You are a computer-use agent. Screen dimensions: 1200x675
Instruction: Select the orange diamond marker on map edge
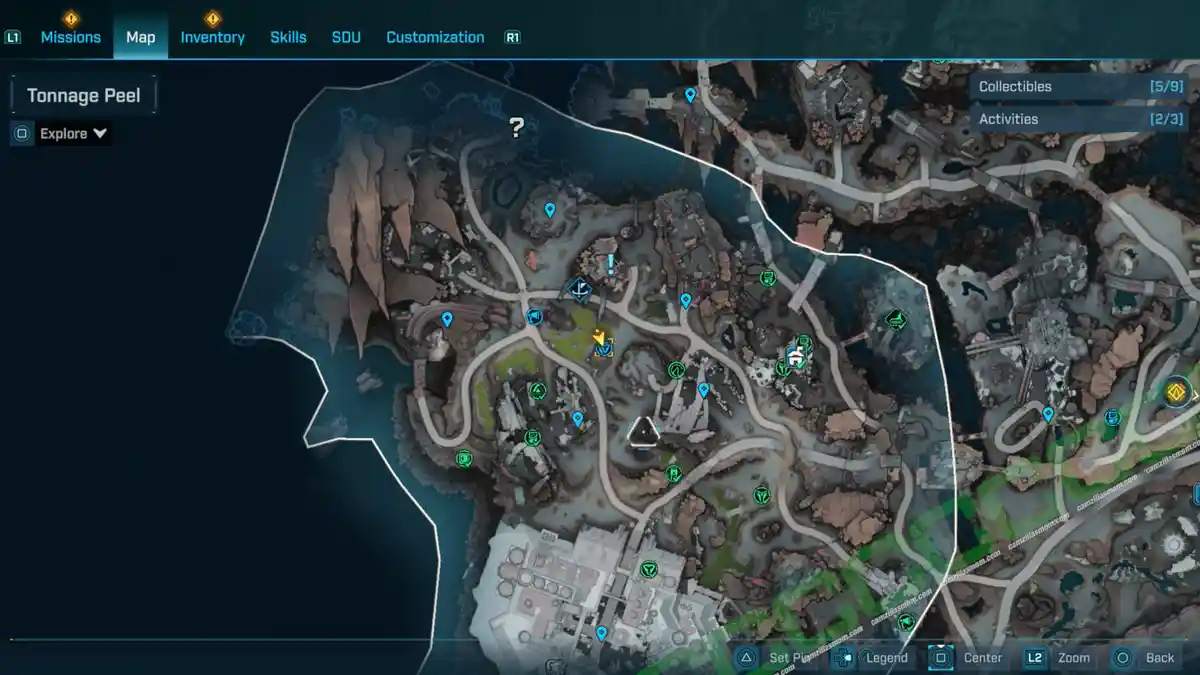coord(1177,392)
